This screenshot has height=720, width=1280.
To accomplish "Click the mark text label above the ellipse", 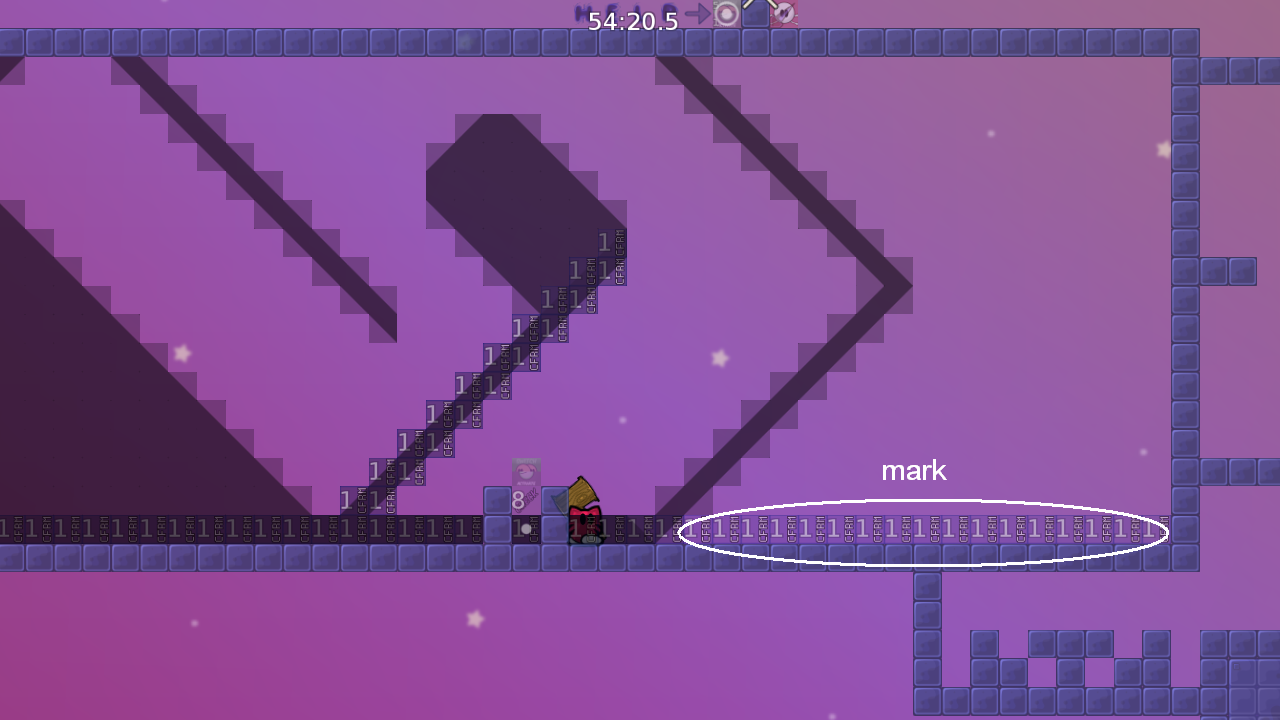I will coord(913,470).
